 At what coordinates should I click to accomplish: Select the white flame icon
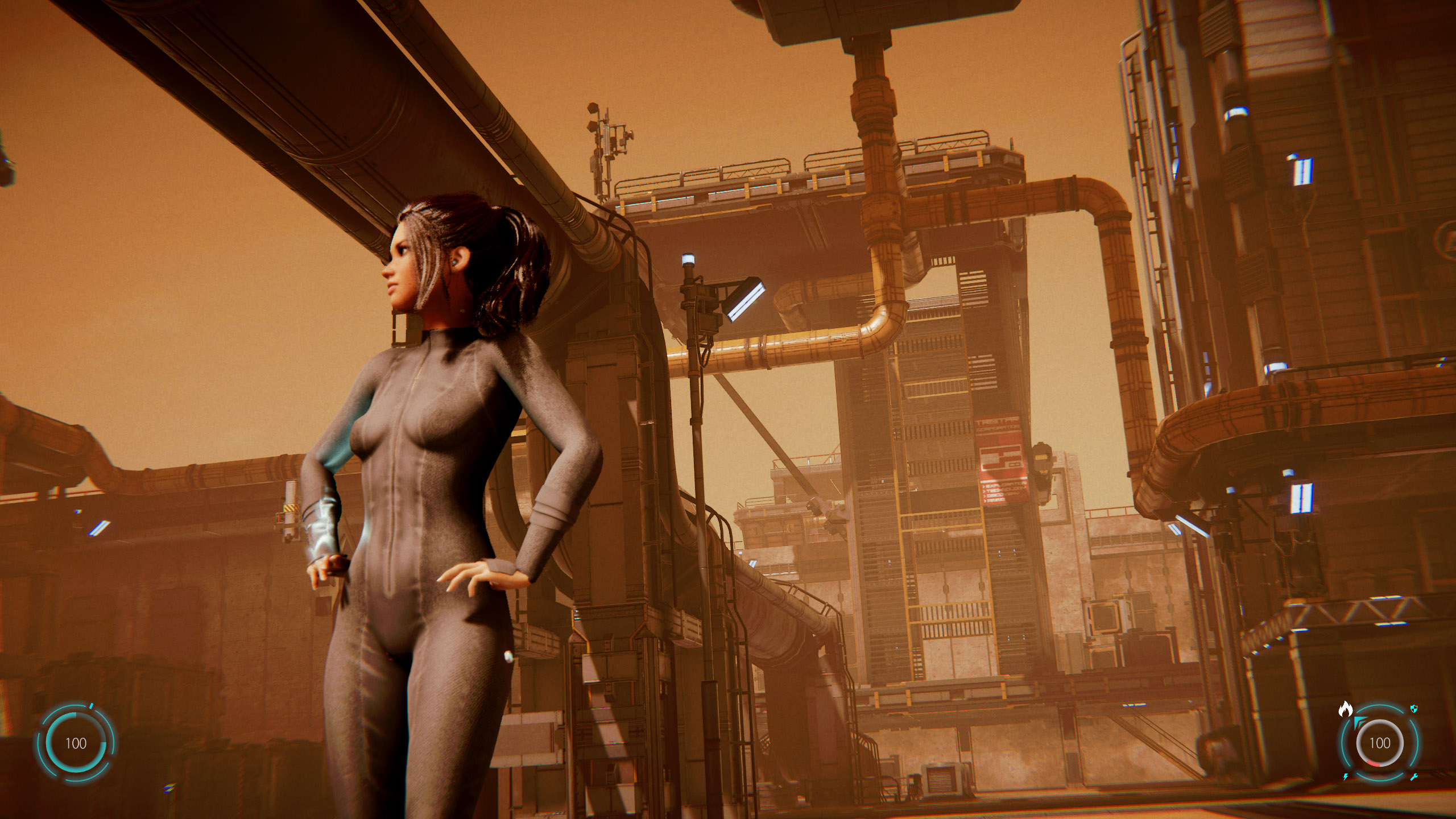[x=1345, y=709]
